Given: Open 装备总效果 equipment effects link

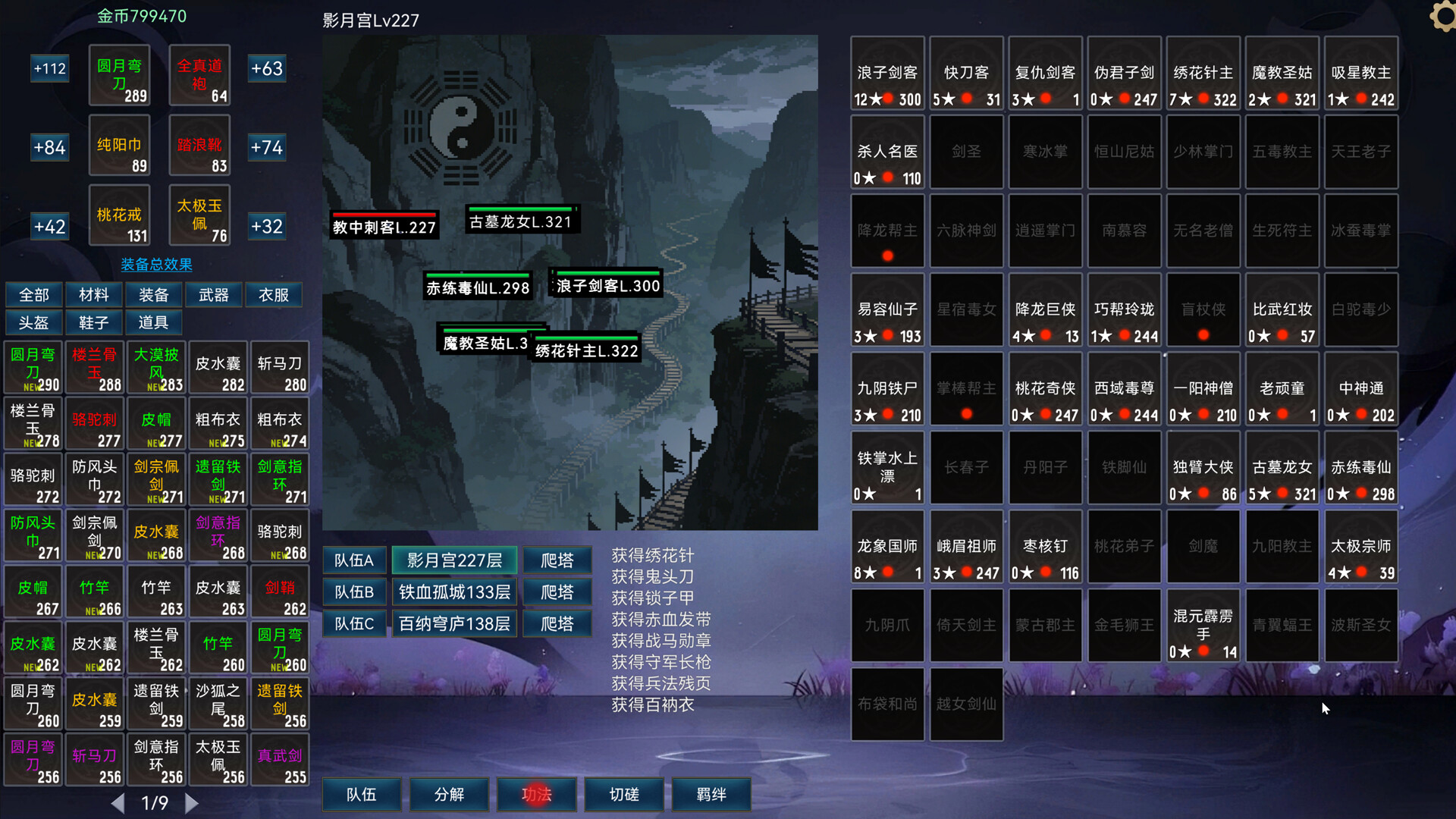Looking at the screenshot, I should click(155, 265).
